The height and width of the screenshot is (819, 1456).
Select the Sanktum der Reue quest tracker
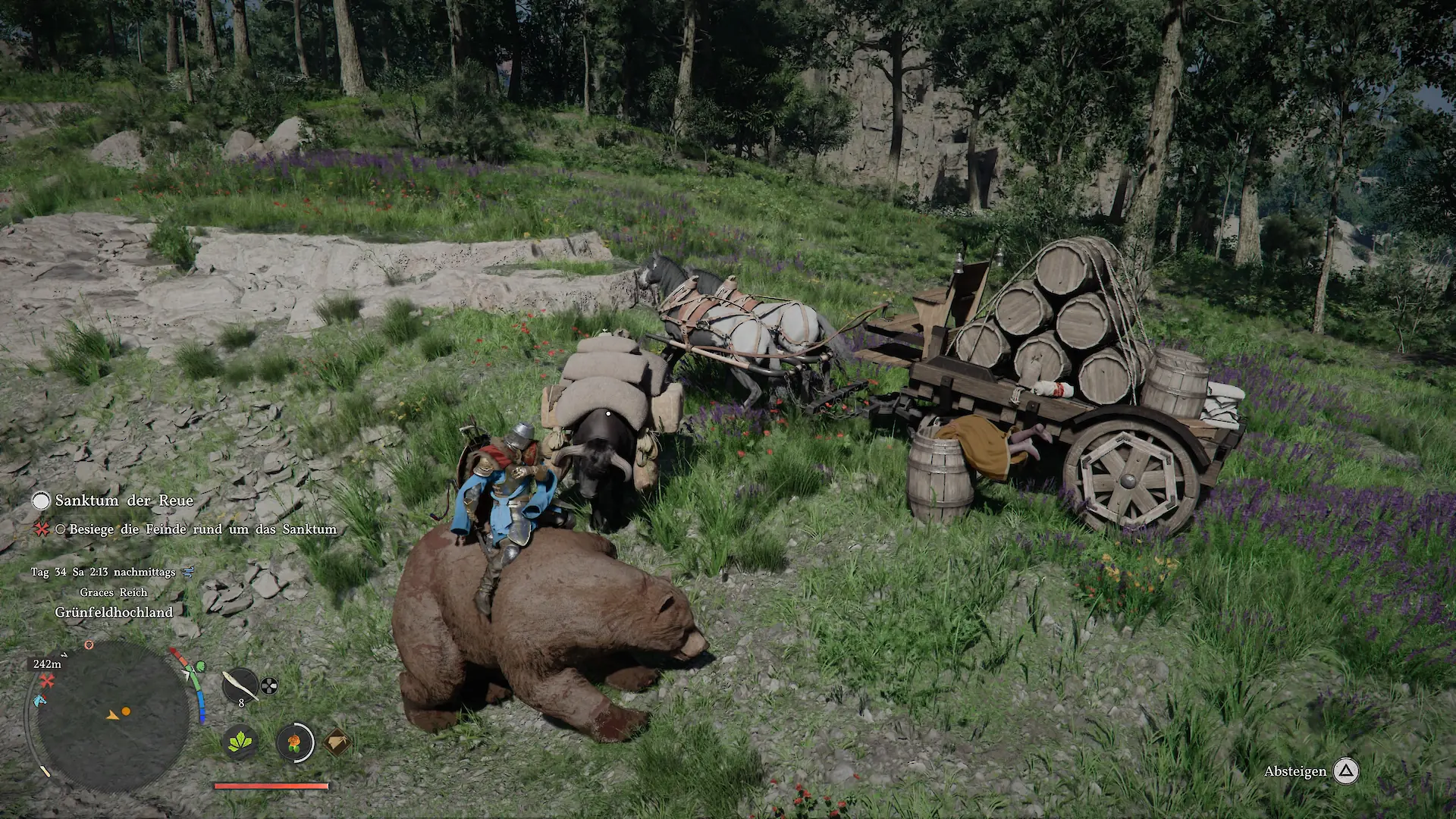124,500
